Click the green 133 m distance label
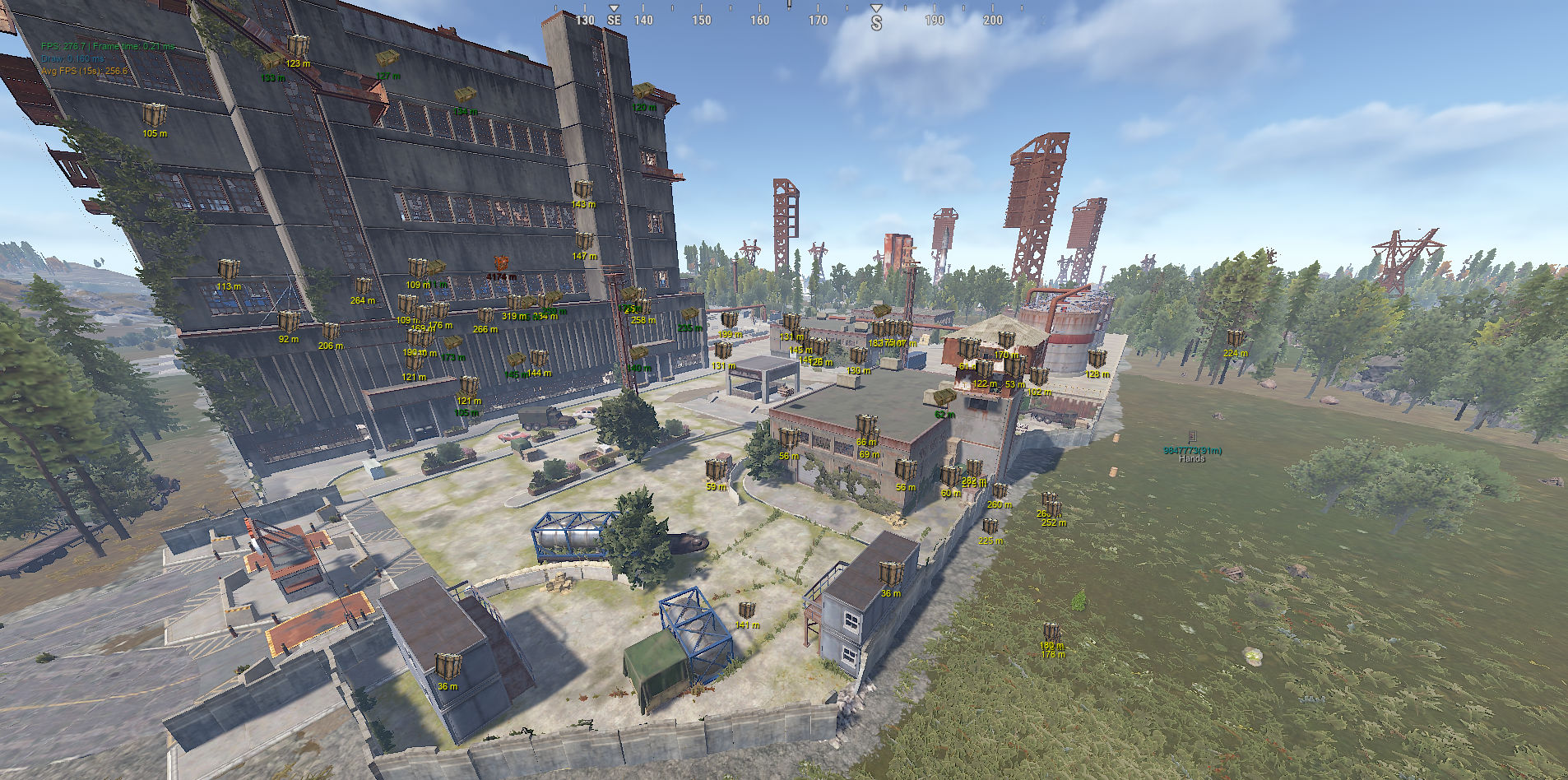The height and width of the screenshot is (780, 1568). [272, 79]
